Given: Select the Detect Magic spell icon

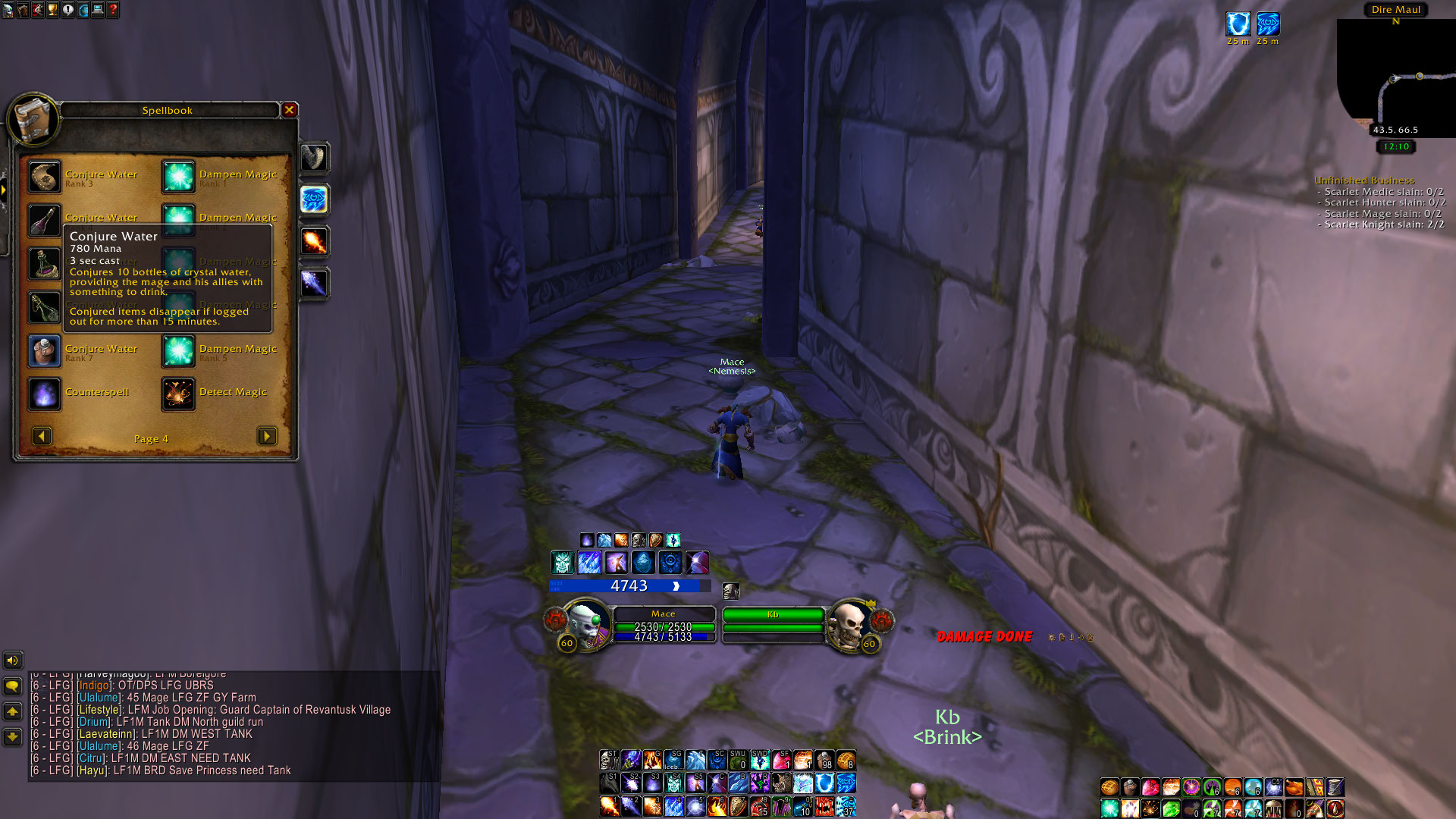Looking at the screenshot, I should (178, 394).
